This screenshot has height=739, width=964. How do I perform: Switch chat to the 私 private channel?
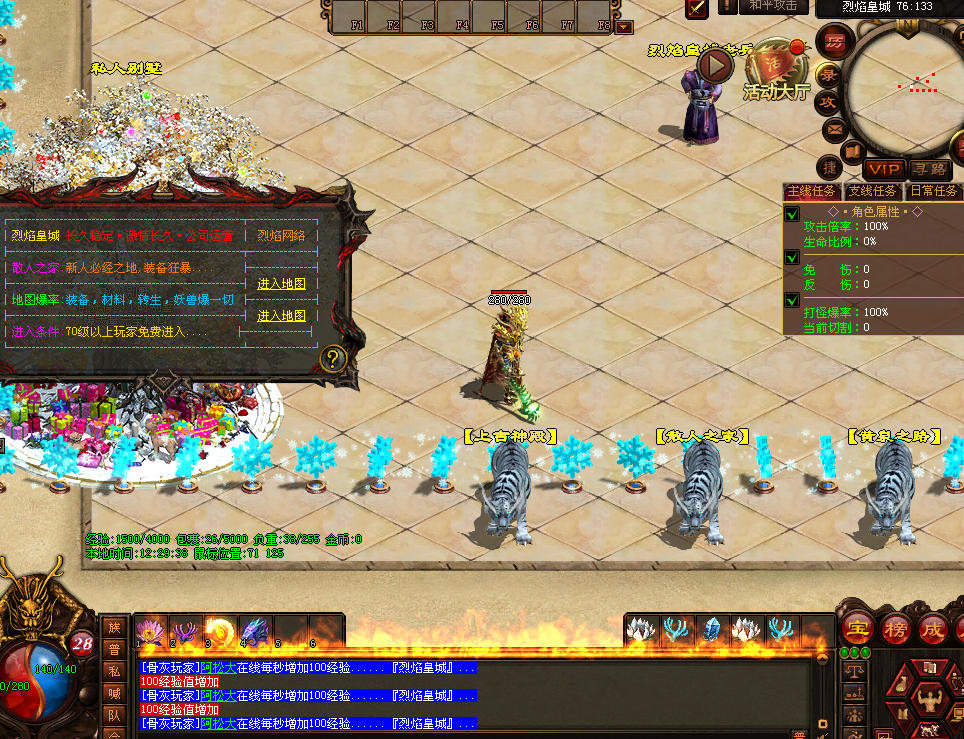114,670
